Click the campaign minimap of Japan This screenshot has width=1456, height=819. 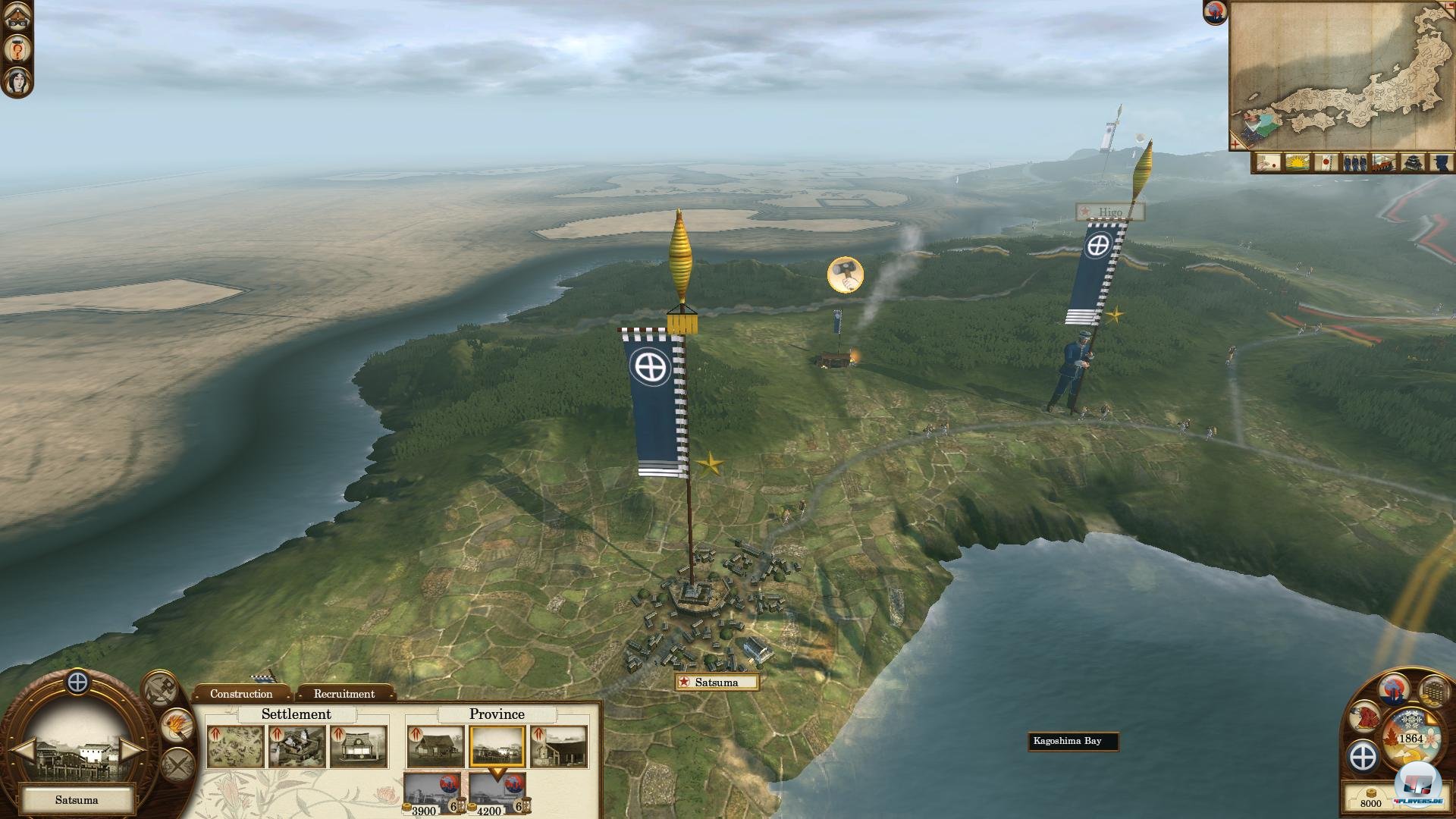coord(1341,76)
